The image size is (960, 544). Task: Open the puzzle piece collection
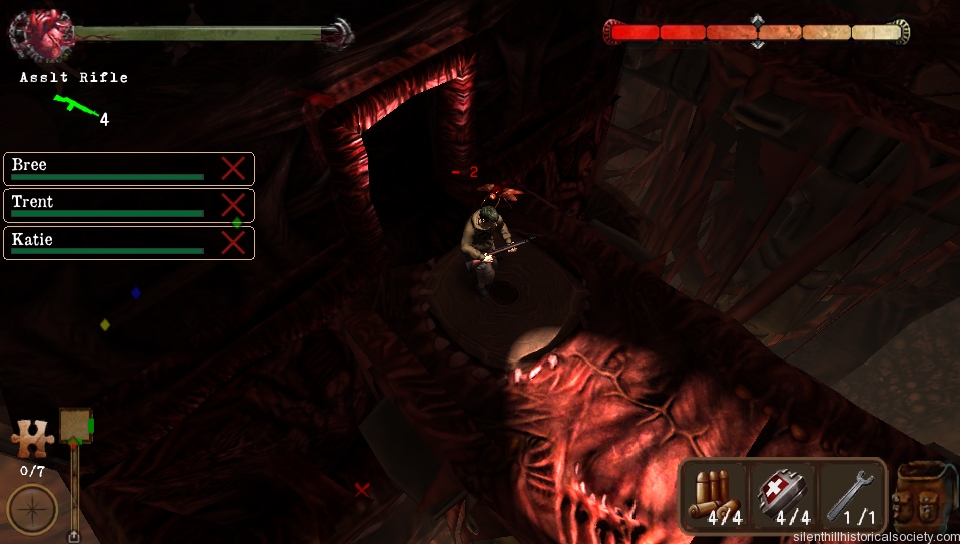30,440
